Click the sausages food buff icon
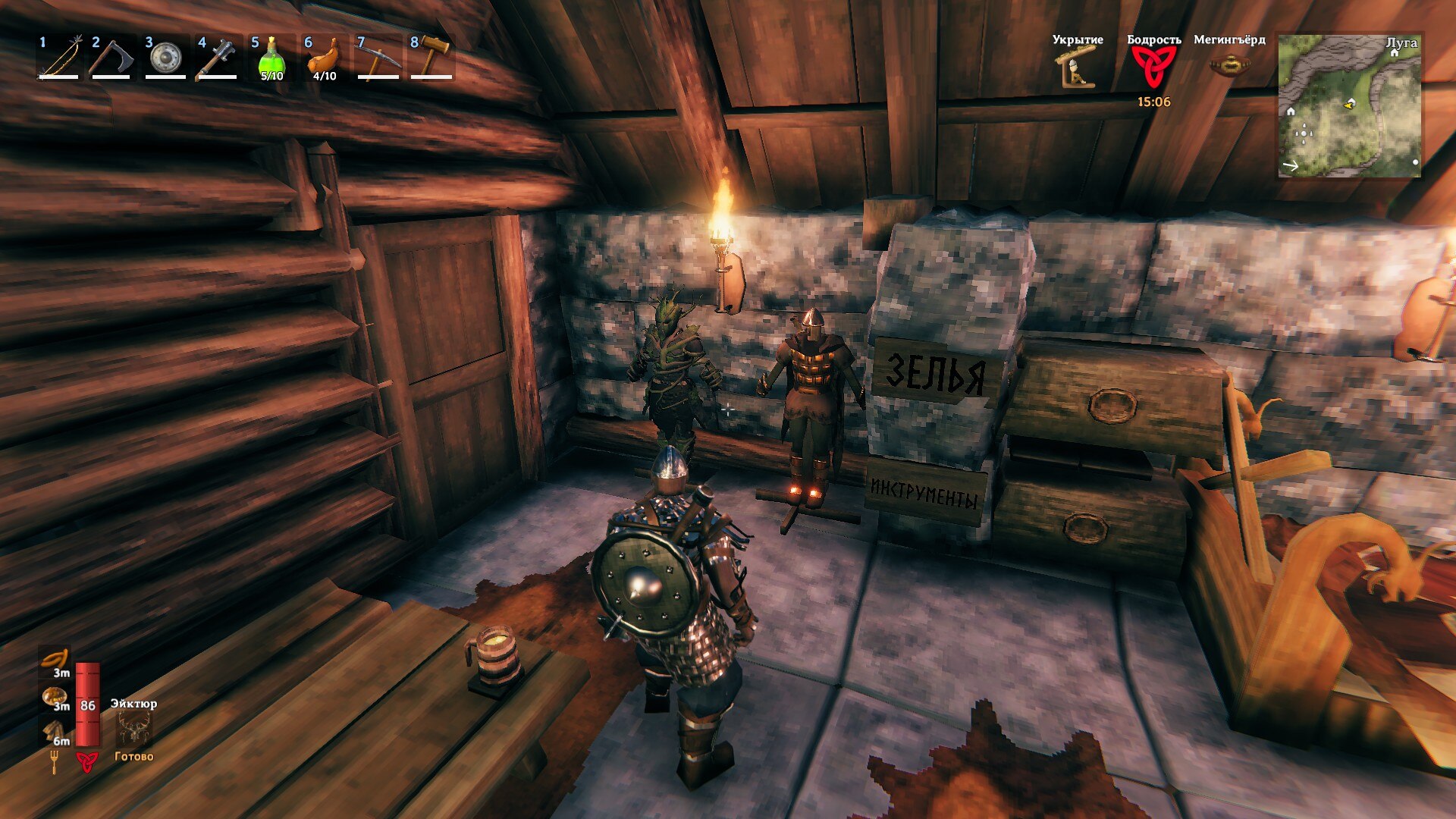The height and width of the screenshot is (819, 1456). [x=55, y=660]
